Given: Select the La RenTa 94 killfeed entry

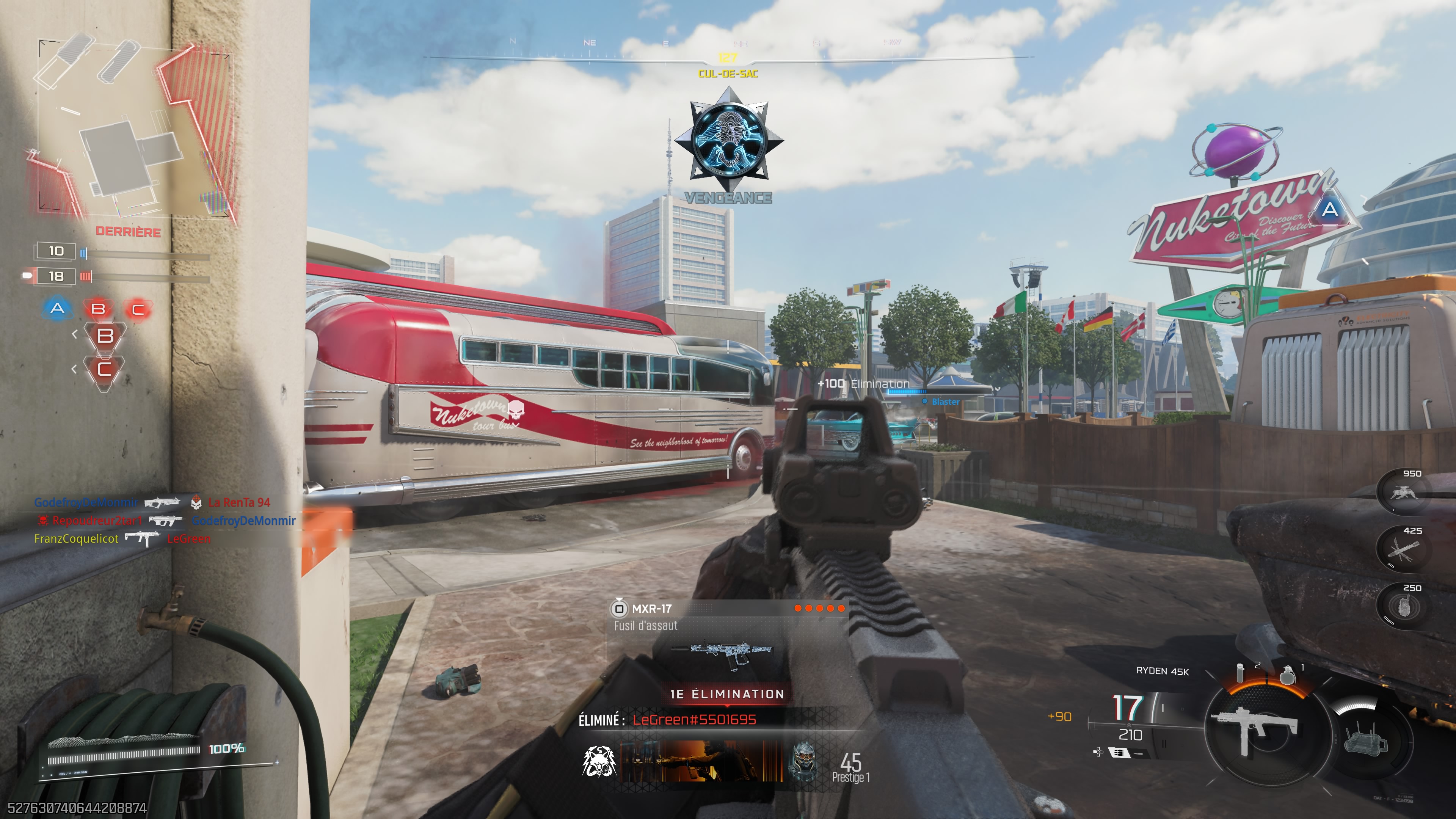Looking at the screenshot, I should [x=238, y=502].
